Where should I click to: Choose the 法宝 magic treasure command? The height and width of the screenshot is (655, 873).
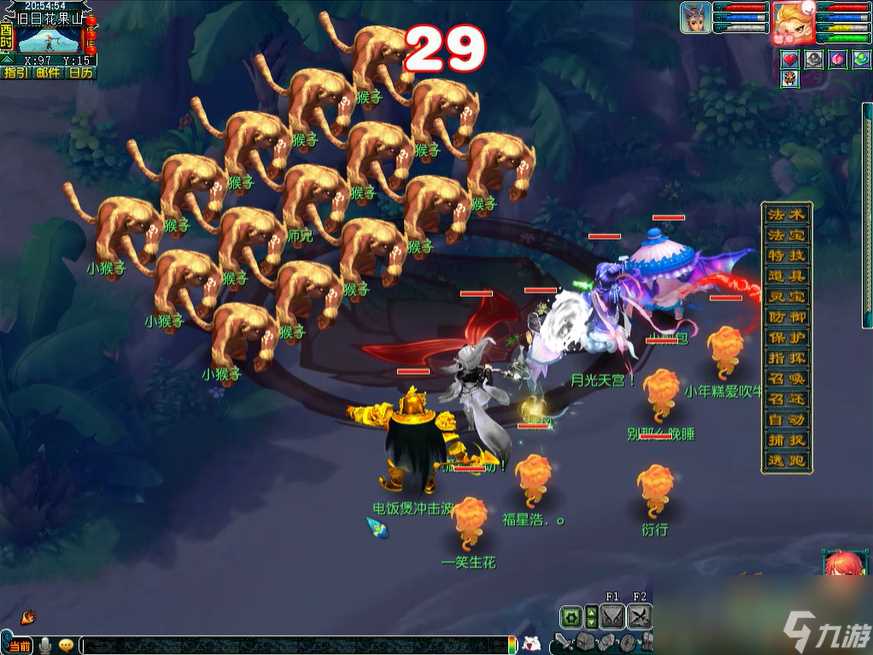pyautogui.click(x=786, y=235)
